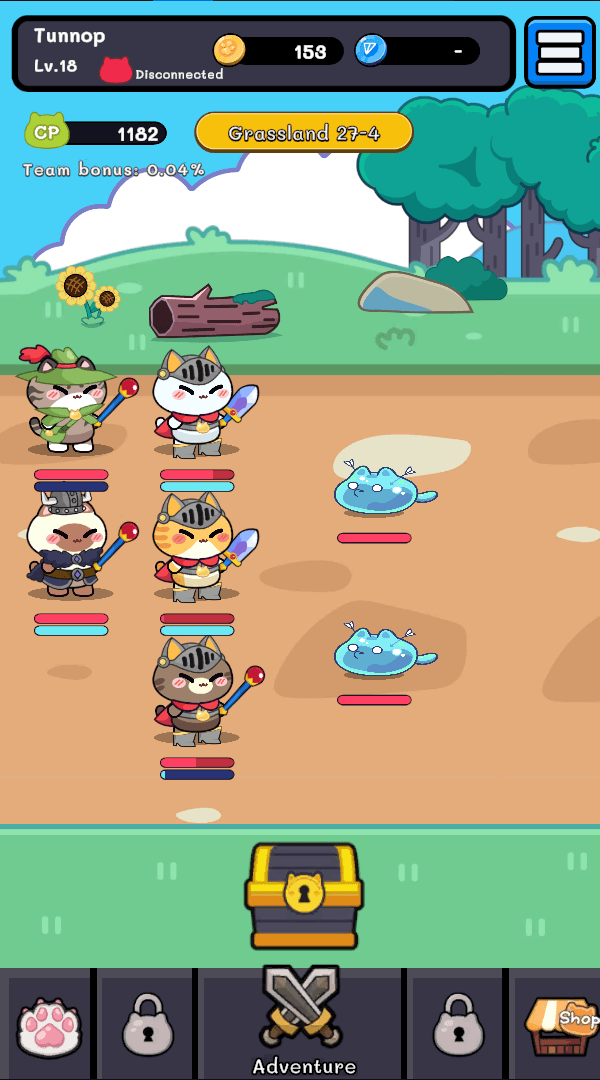Tap the green CP cat icon
This screenshot has height=1080, width=600.
[x=46, y=132]
